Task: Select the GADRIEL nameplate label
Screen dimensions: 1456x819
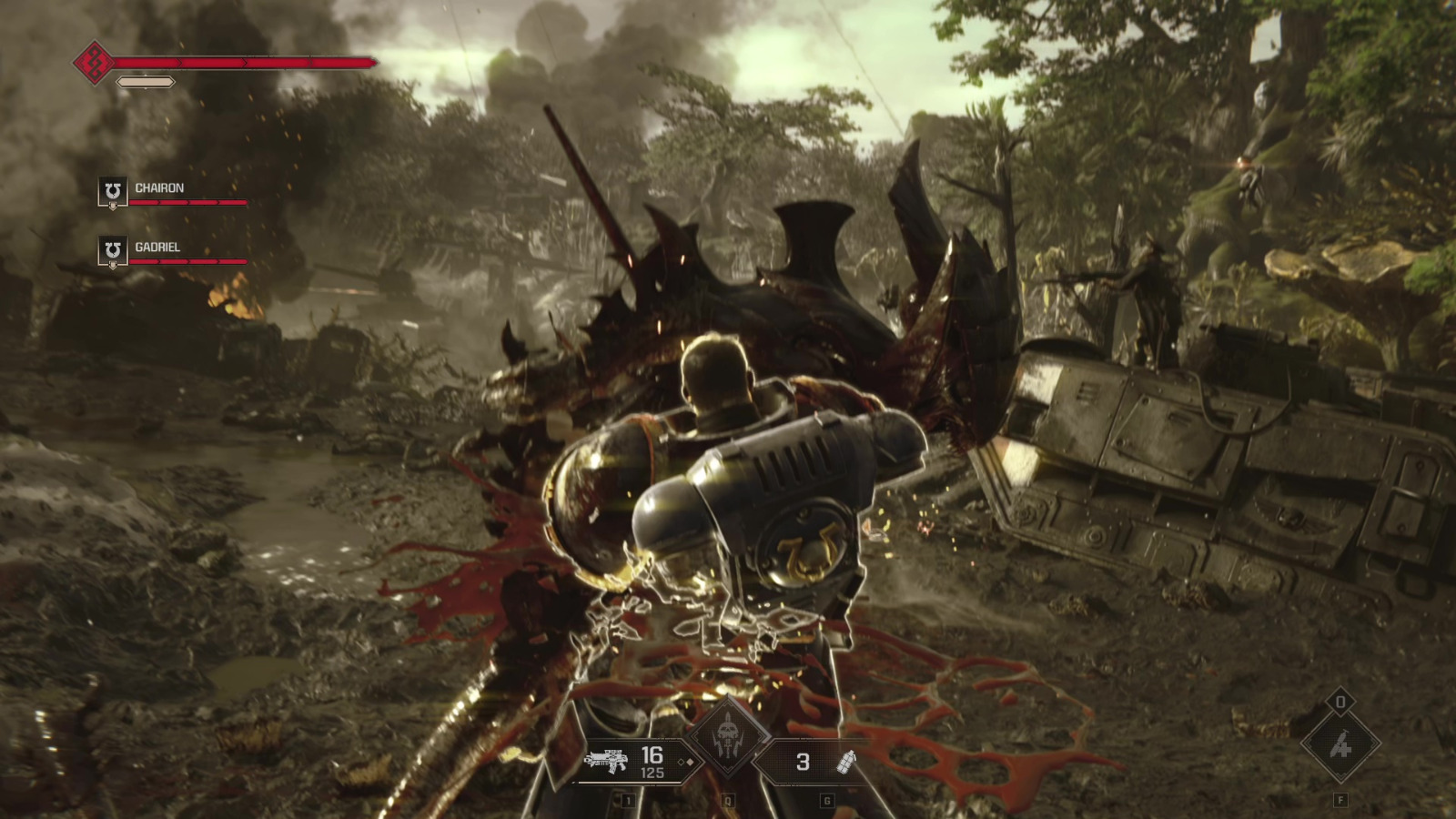Action: pos(157,246)
